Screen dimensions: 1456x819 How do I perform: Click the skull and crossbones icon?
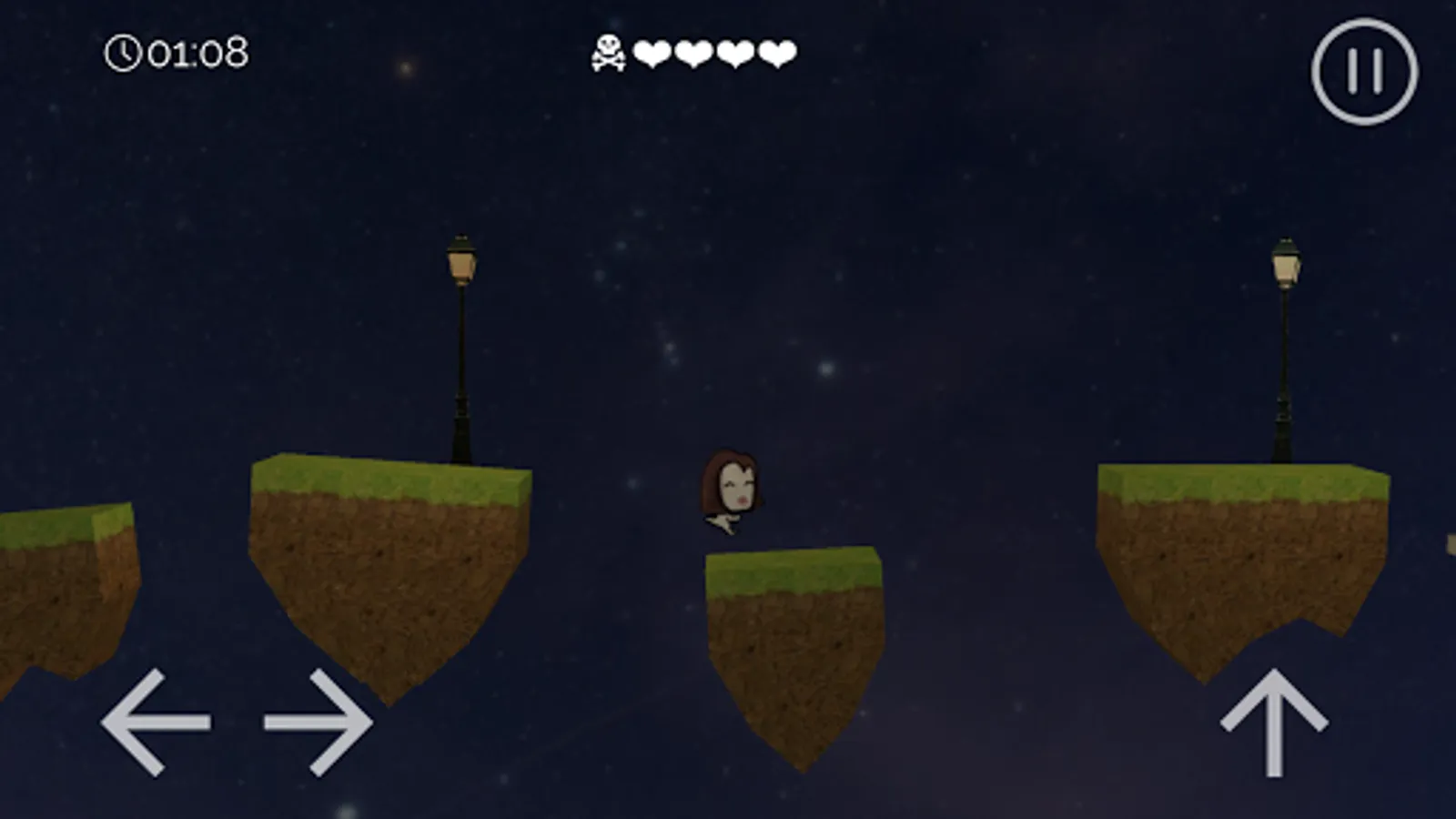tap(608, 52)
